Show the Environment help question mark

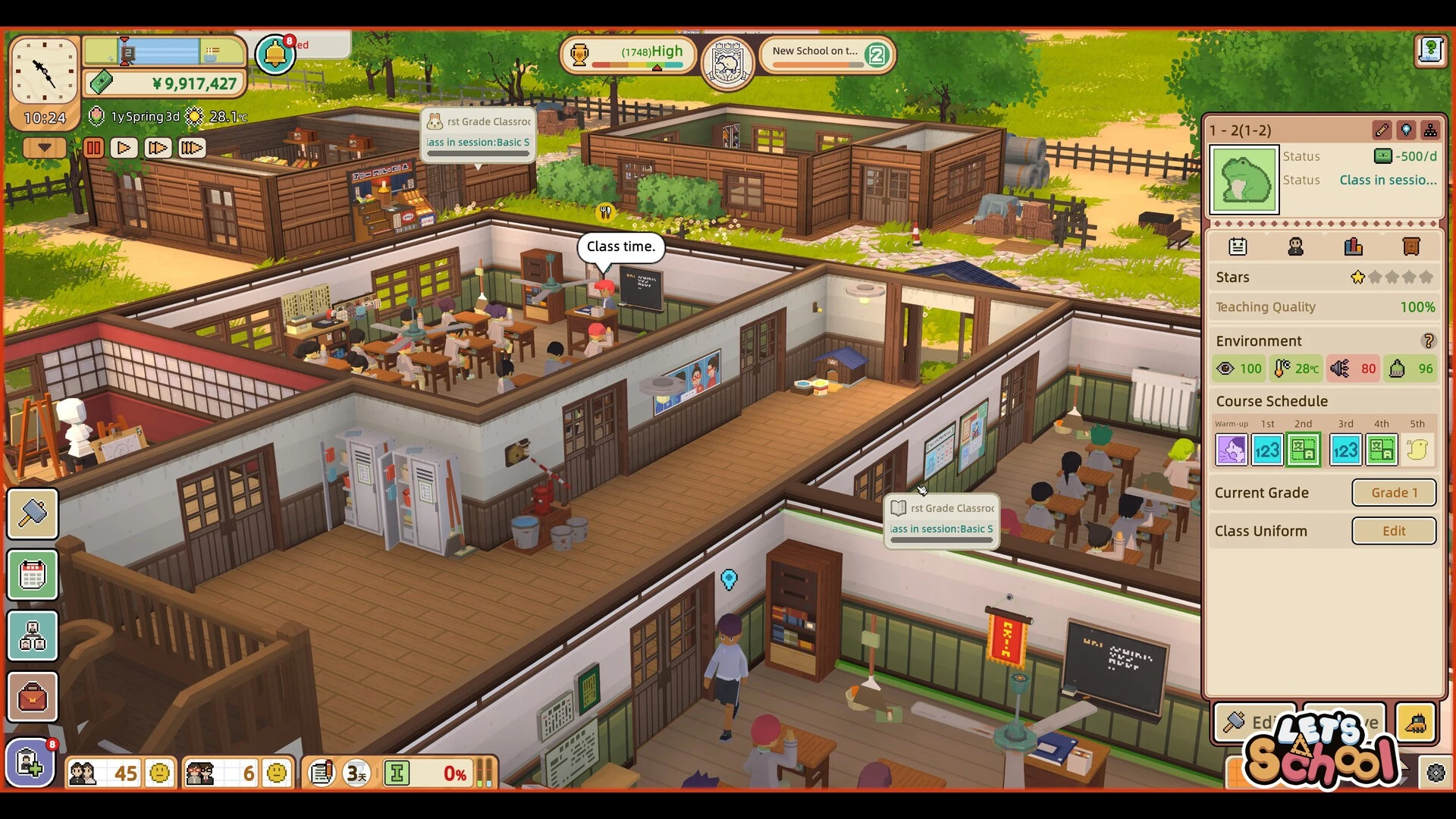tap(1428, 341)
